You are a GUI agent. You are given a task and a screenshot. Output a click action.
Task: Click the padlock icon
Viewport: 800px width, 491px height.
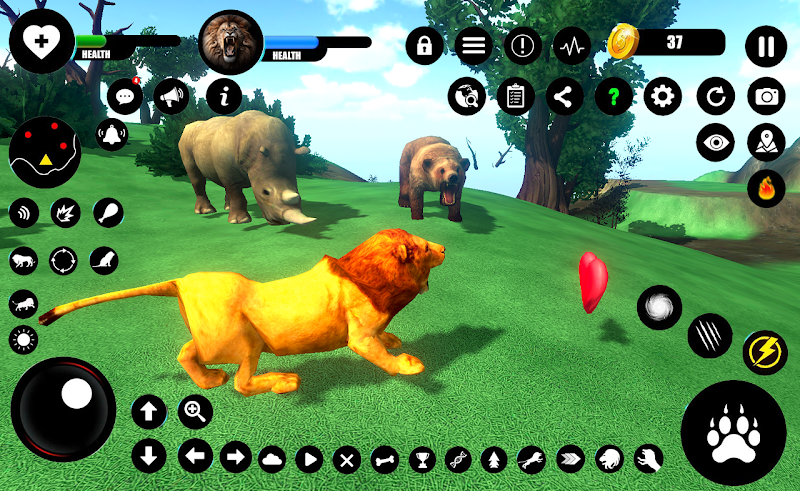424,46
